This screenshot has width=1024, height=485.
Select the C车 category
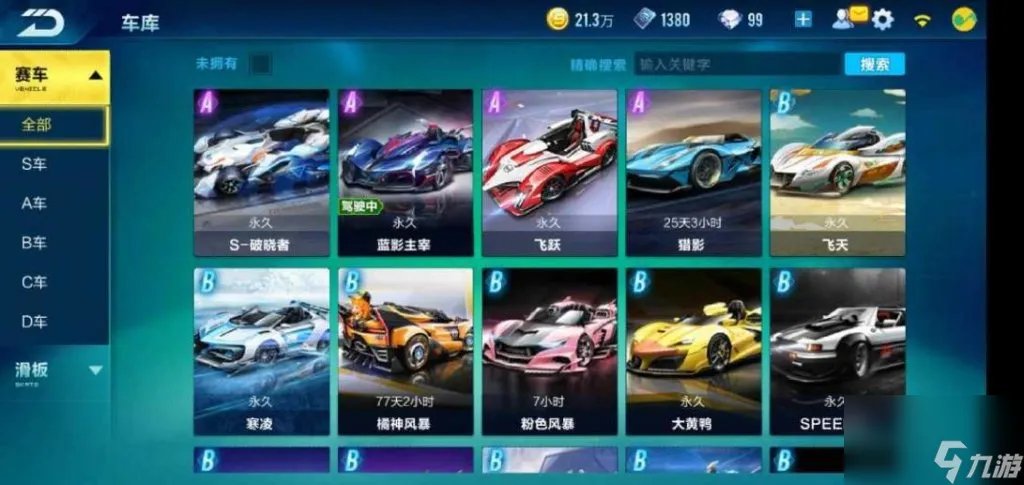34,282
